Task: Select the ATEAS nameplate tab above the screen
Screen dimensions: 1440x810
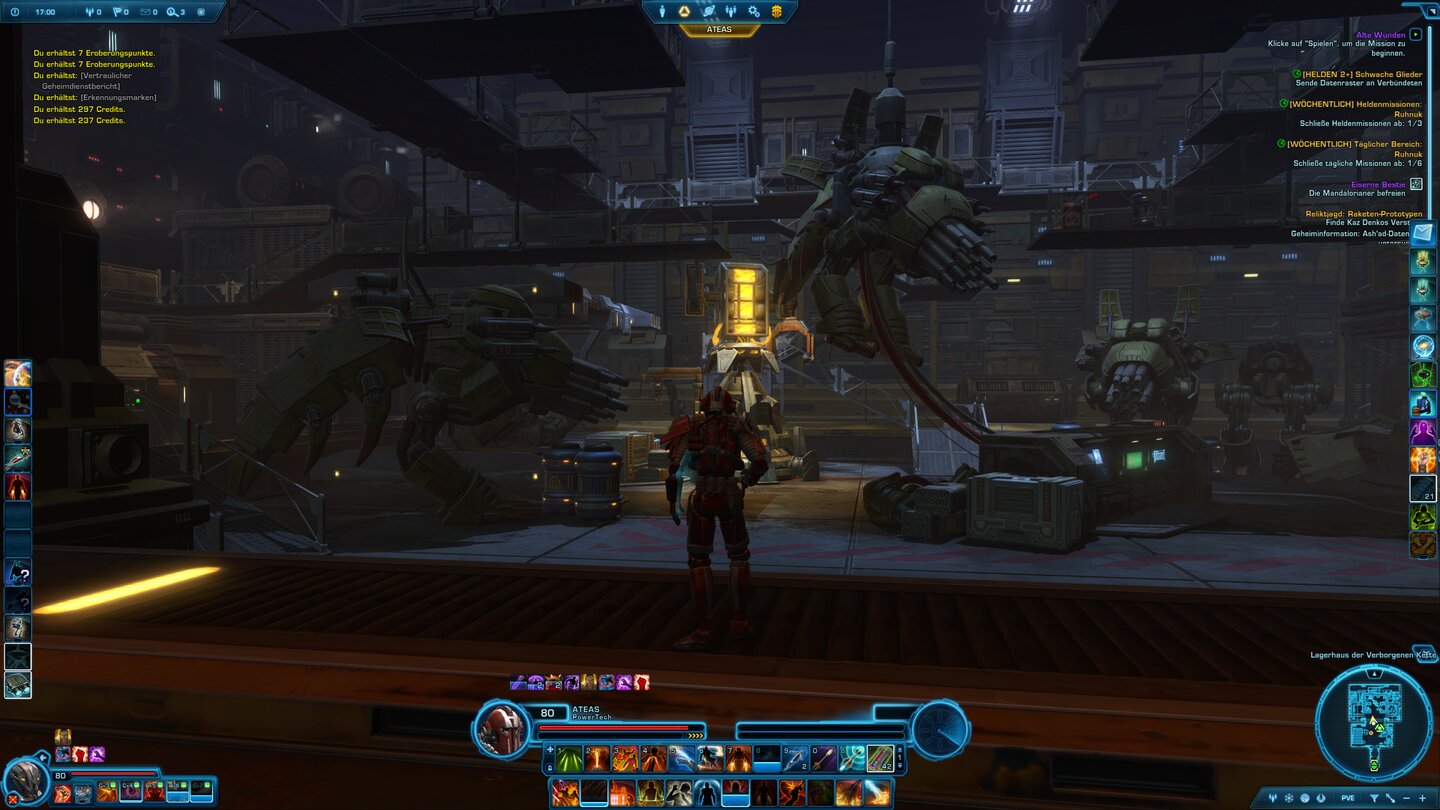Action: pyautogui.click(x=720, y=28)
